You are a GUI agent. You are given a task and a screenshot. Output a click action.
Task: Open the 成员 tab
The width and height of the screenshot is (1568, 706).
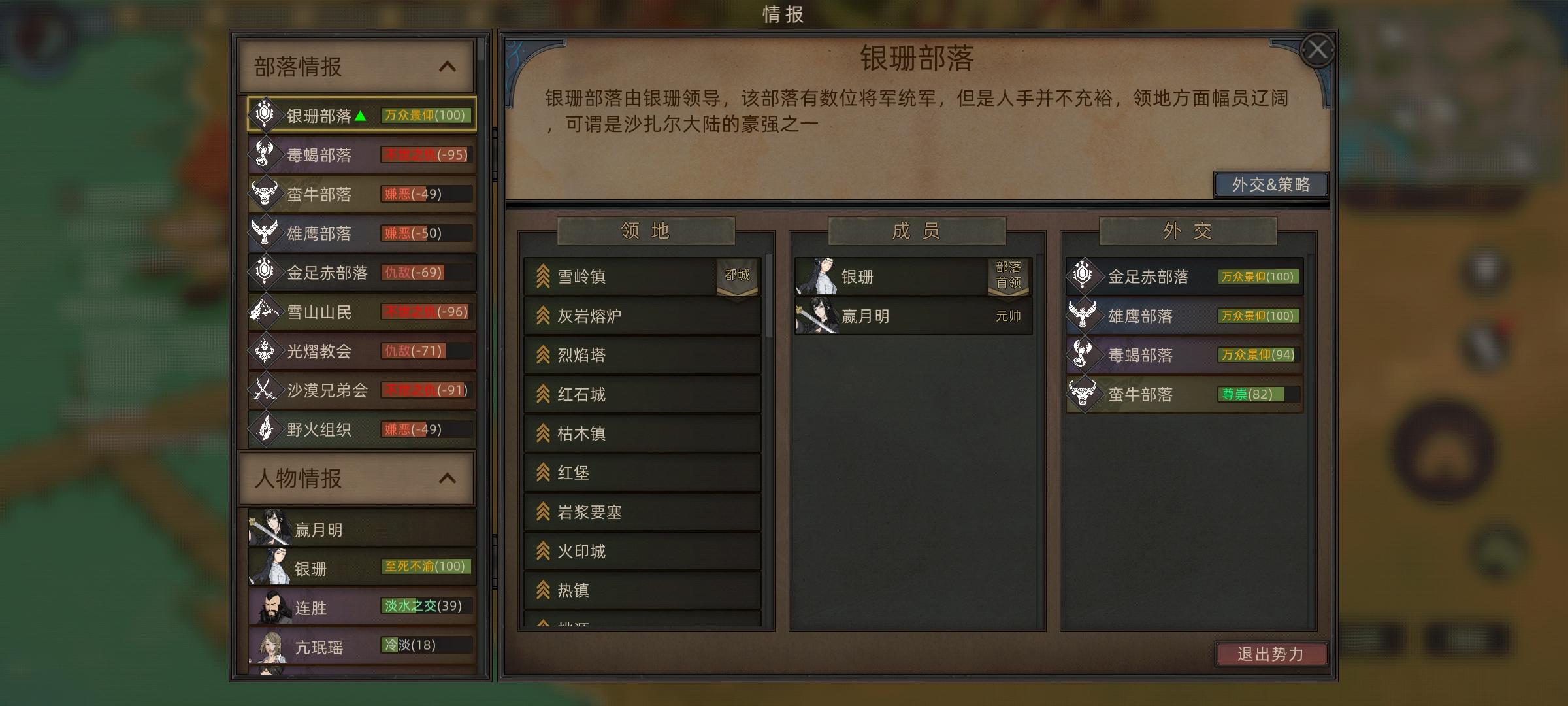(x=917, y=231)
